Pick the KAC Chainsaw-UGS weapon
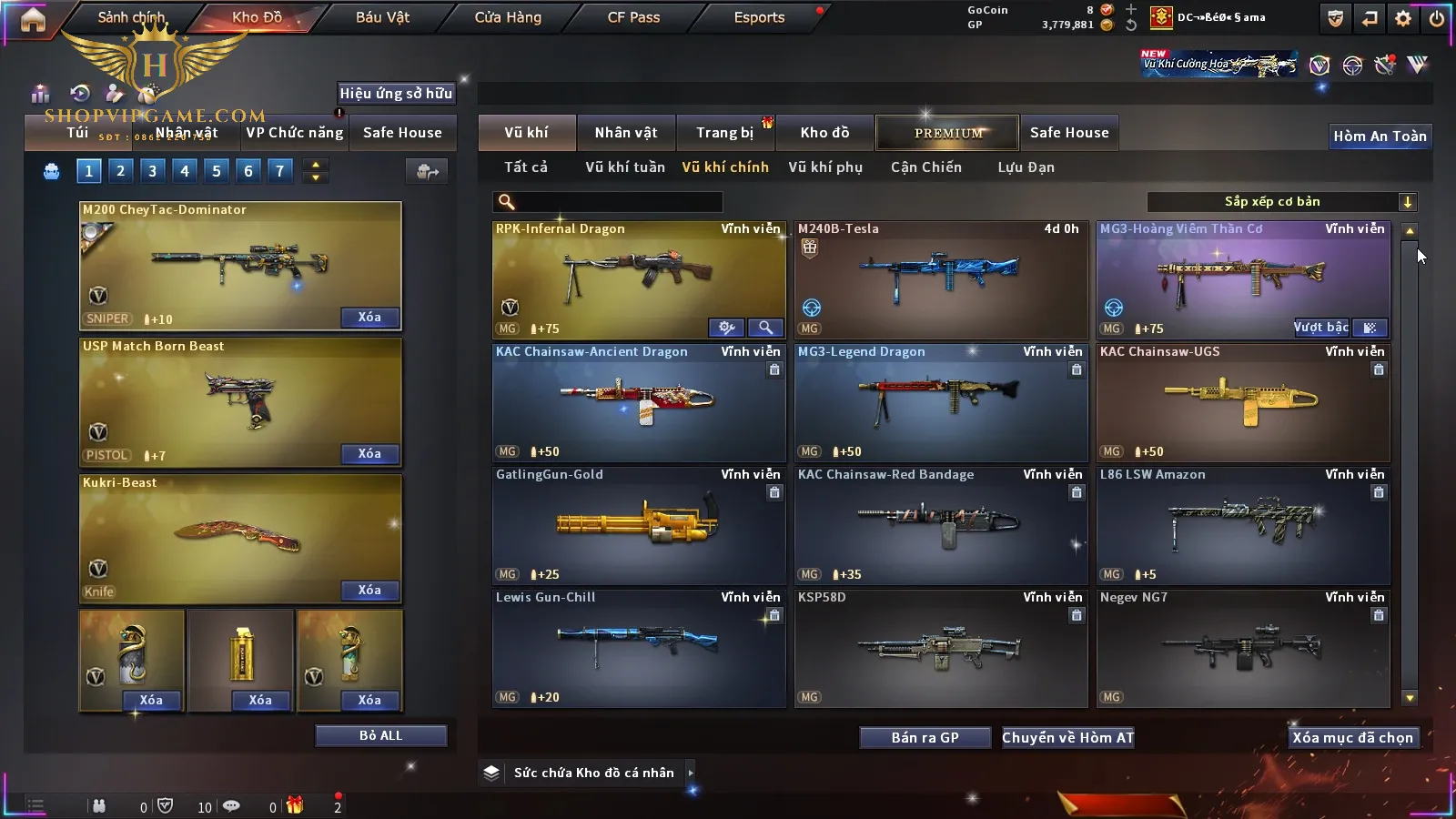 click(1241, 402)
